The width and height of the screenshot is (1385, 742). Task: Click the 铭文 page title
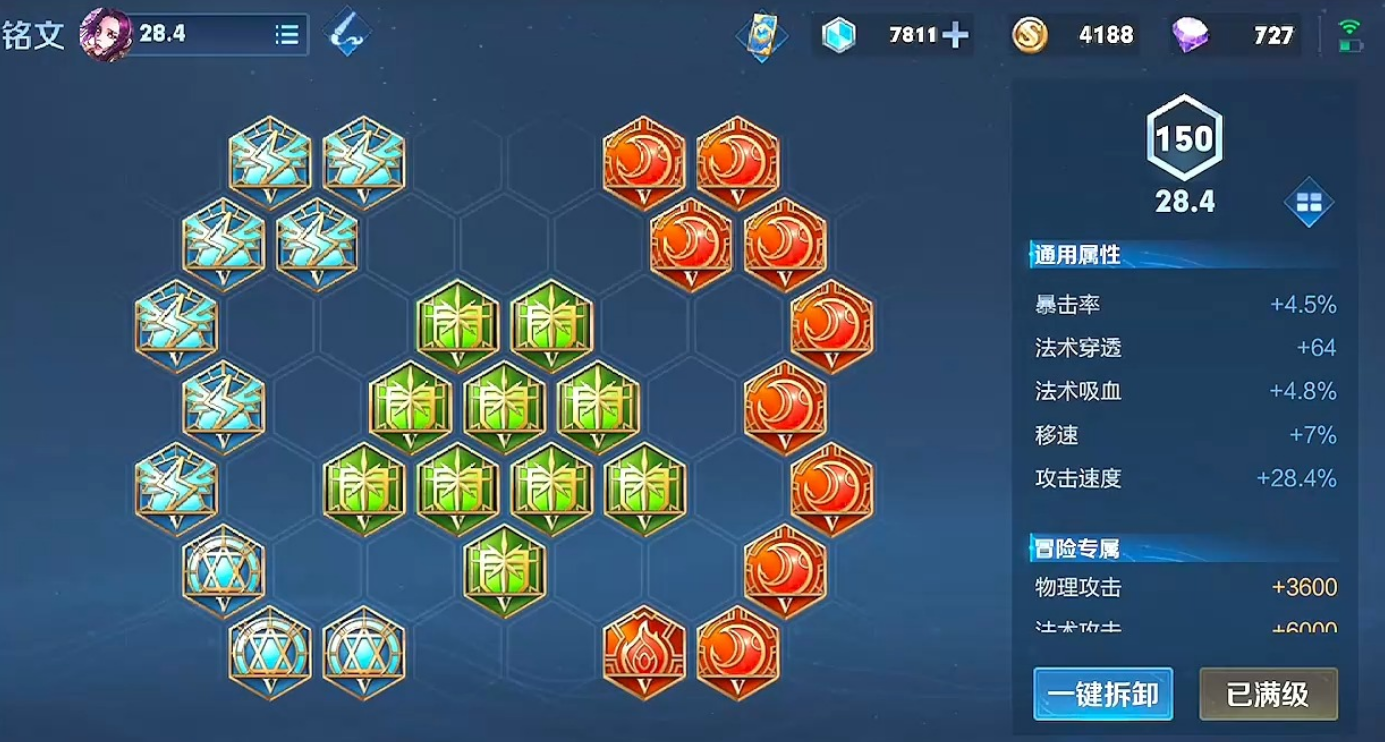[x=35, y=33]
